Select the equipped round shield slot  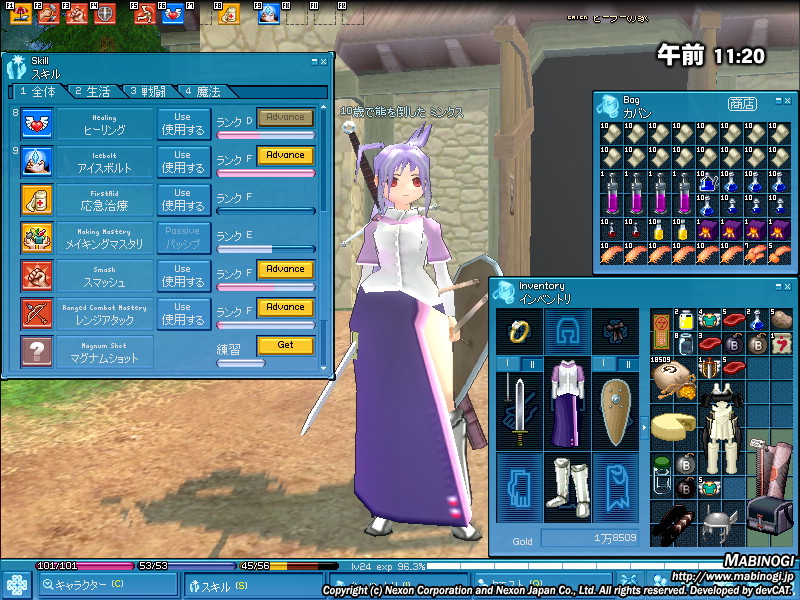pyautogui.click(x=614, y=409)
